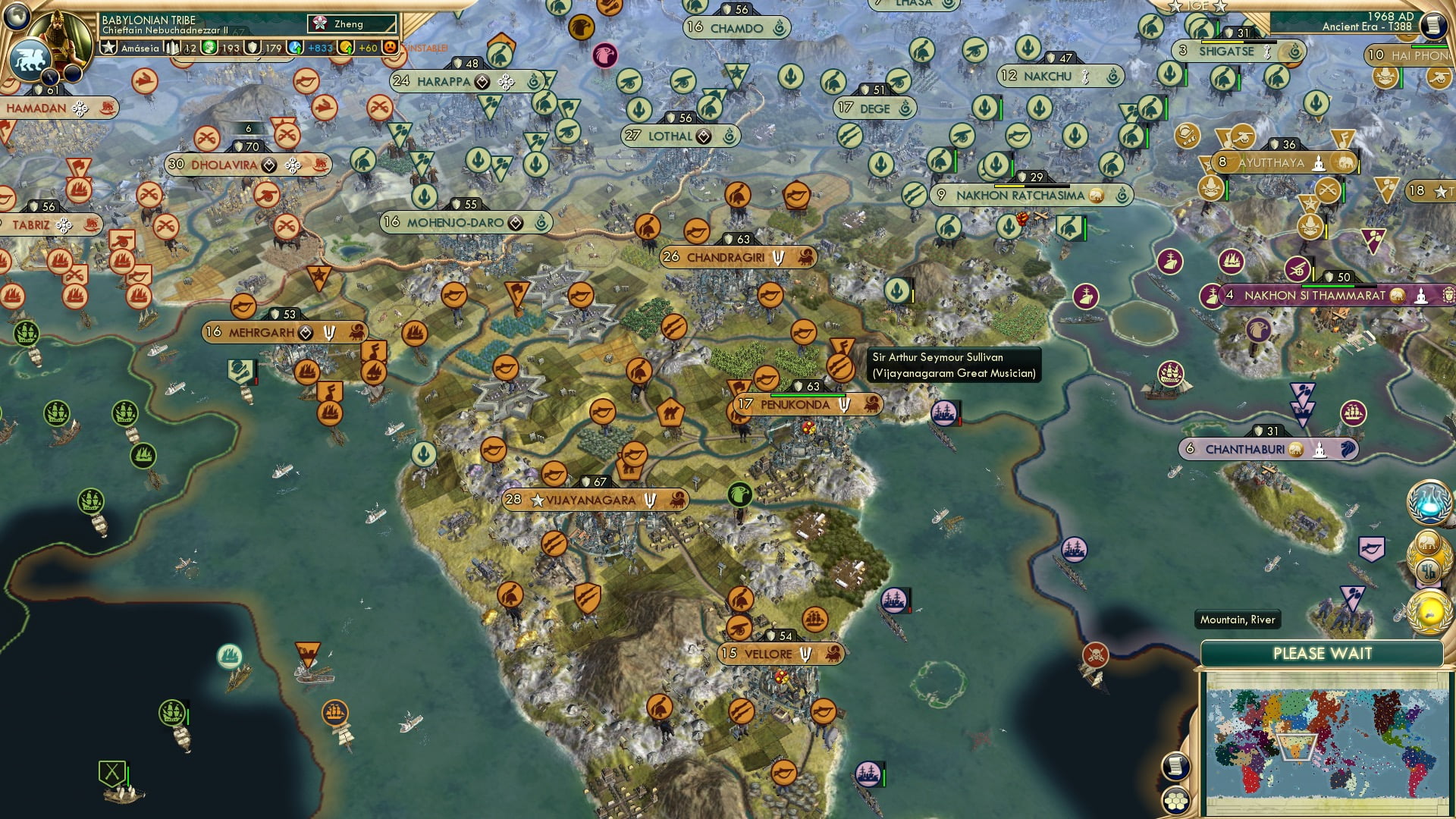
Task: Toggle the hex grid minimap option
Action: point(1175,802)
